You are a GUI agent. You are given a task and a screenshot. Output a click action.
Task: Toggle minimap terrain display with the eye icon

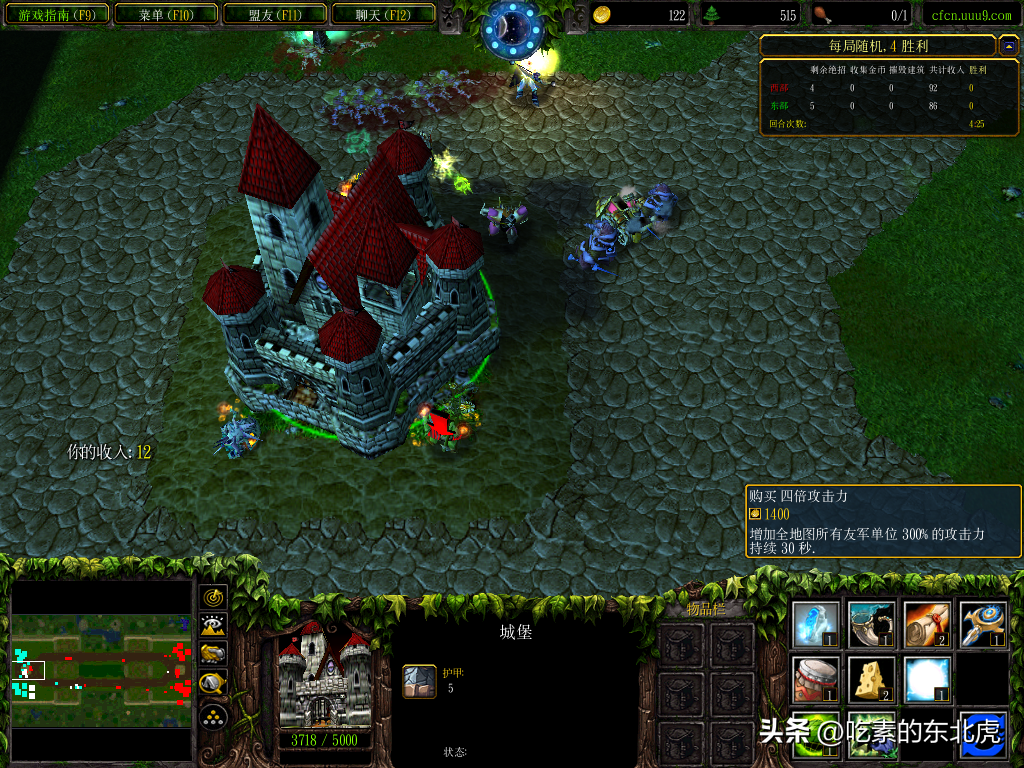[214, 627]
